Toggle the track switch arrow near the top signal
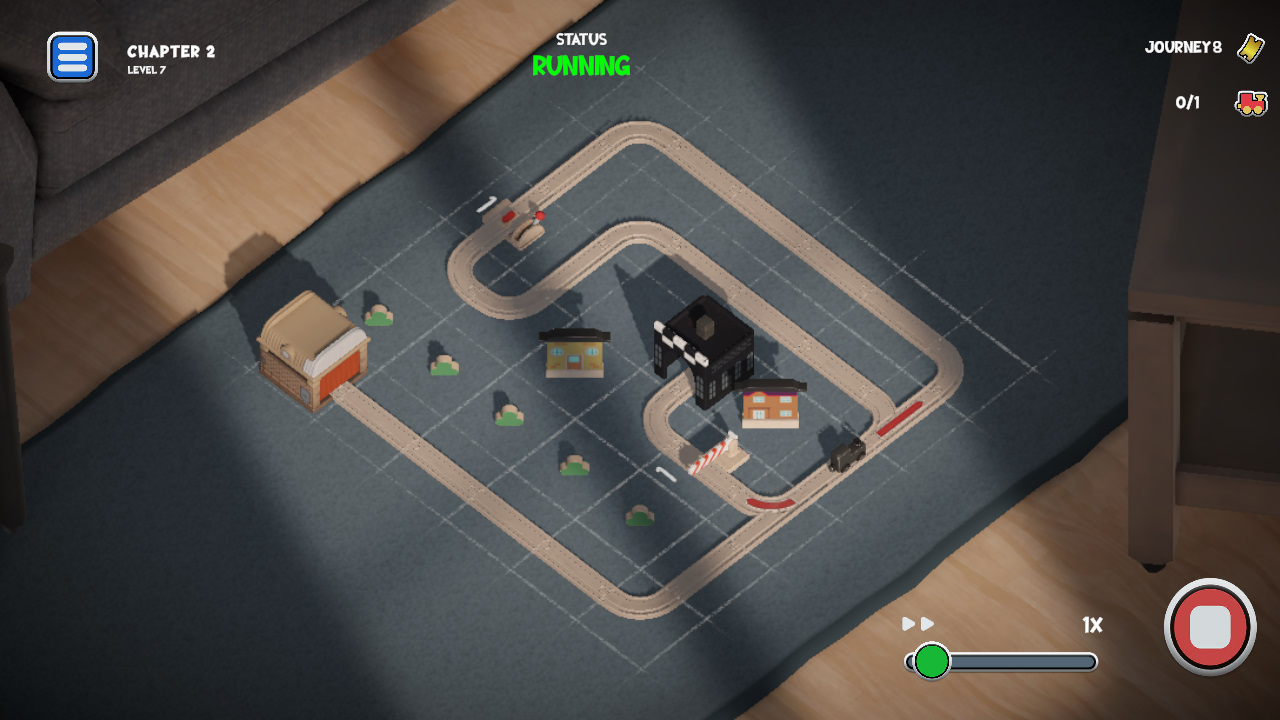This screenshot has width=1280, height=720. [x=488, y=204]
